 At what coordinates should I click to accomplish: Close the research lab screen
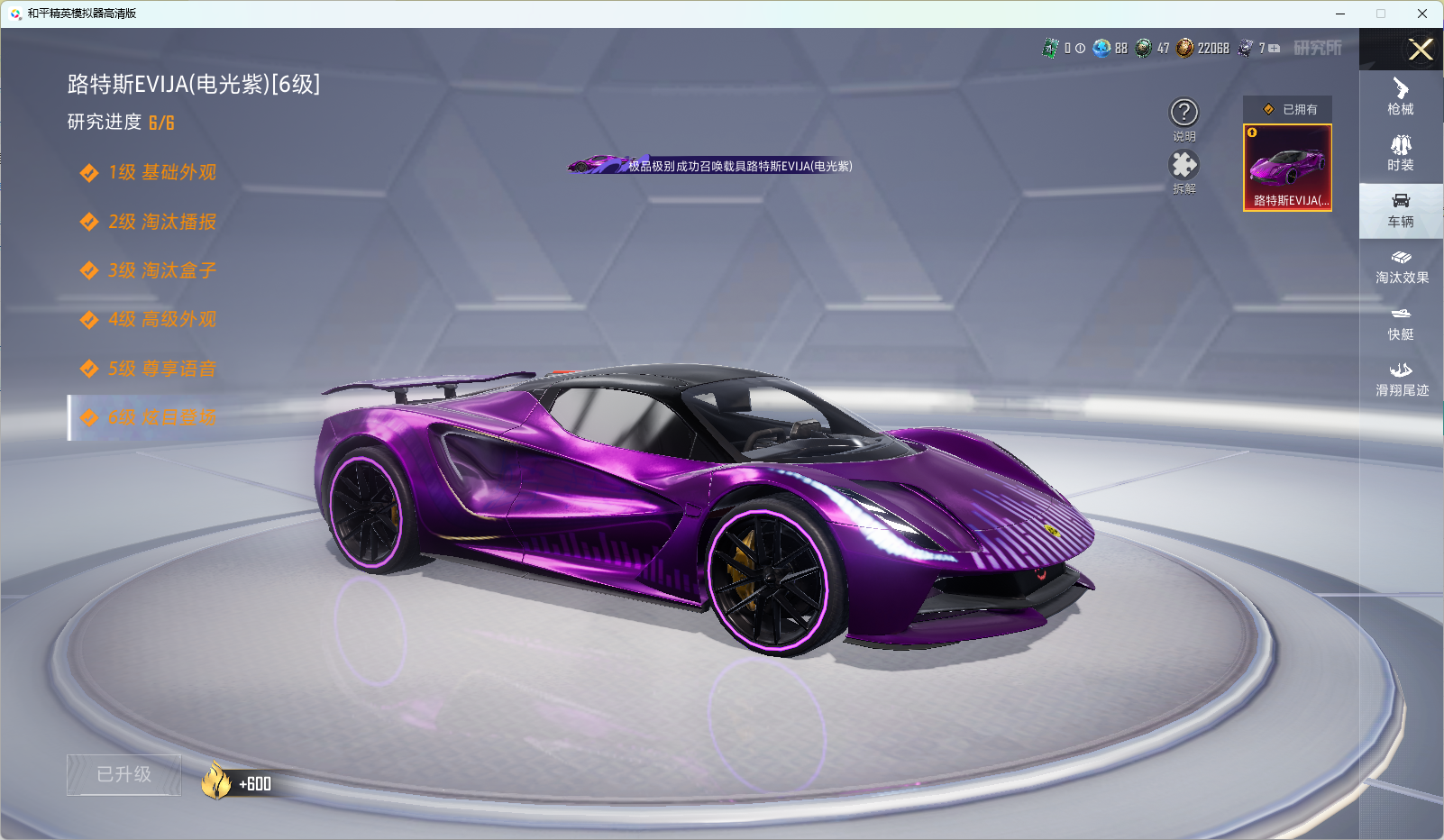point(1421,50)
